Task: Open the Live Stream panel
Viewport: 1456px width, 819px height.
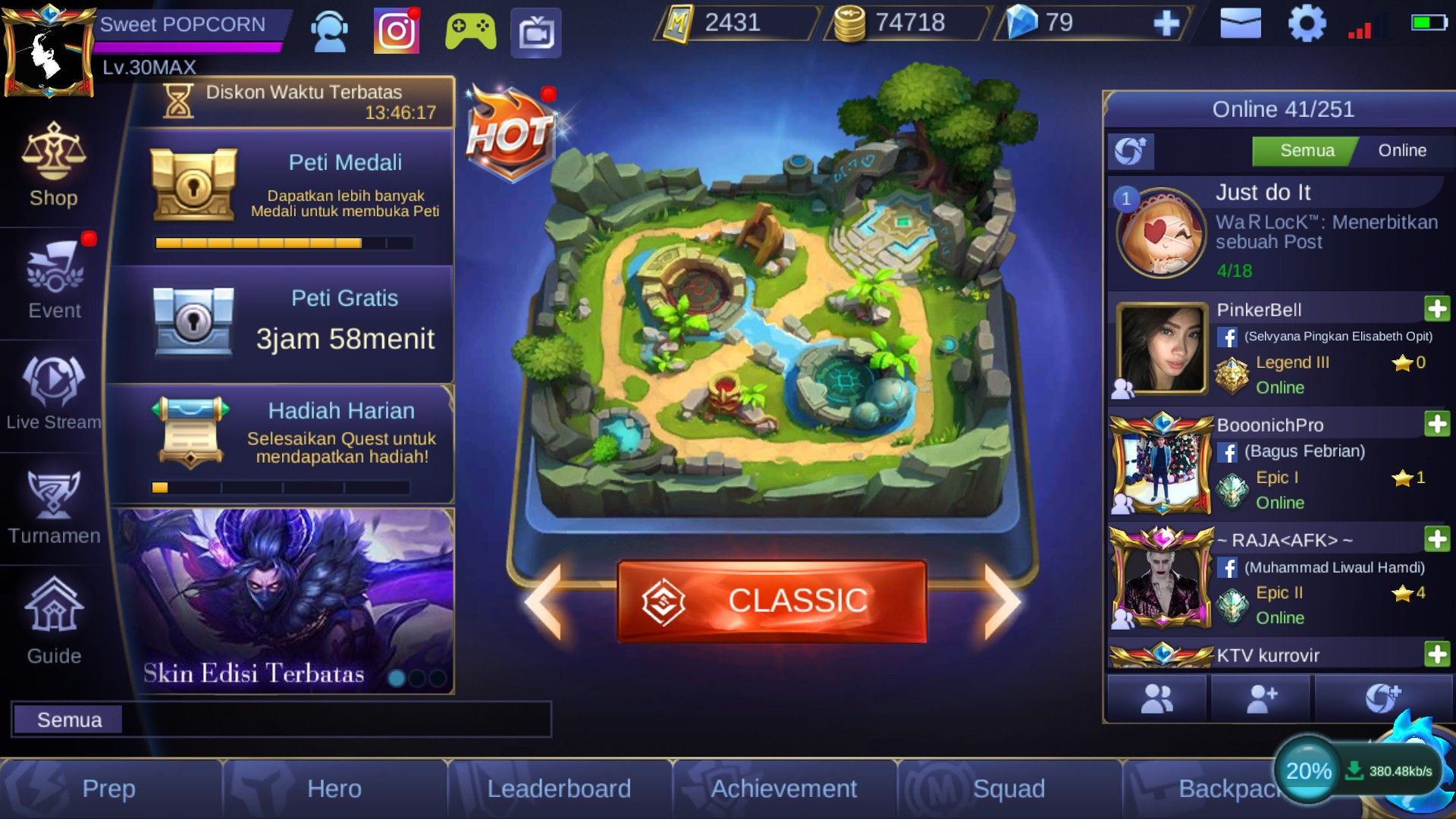Action: tap(52, 394)
